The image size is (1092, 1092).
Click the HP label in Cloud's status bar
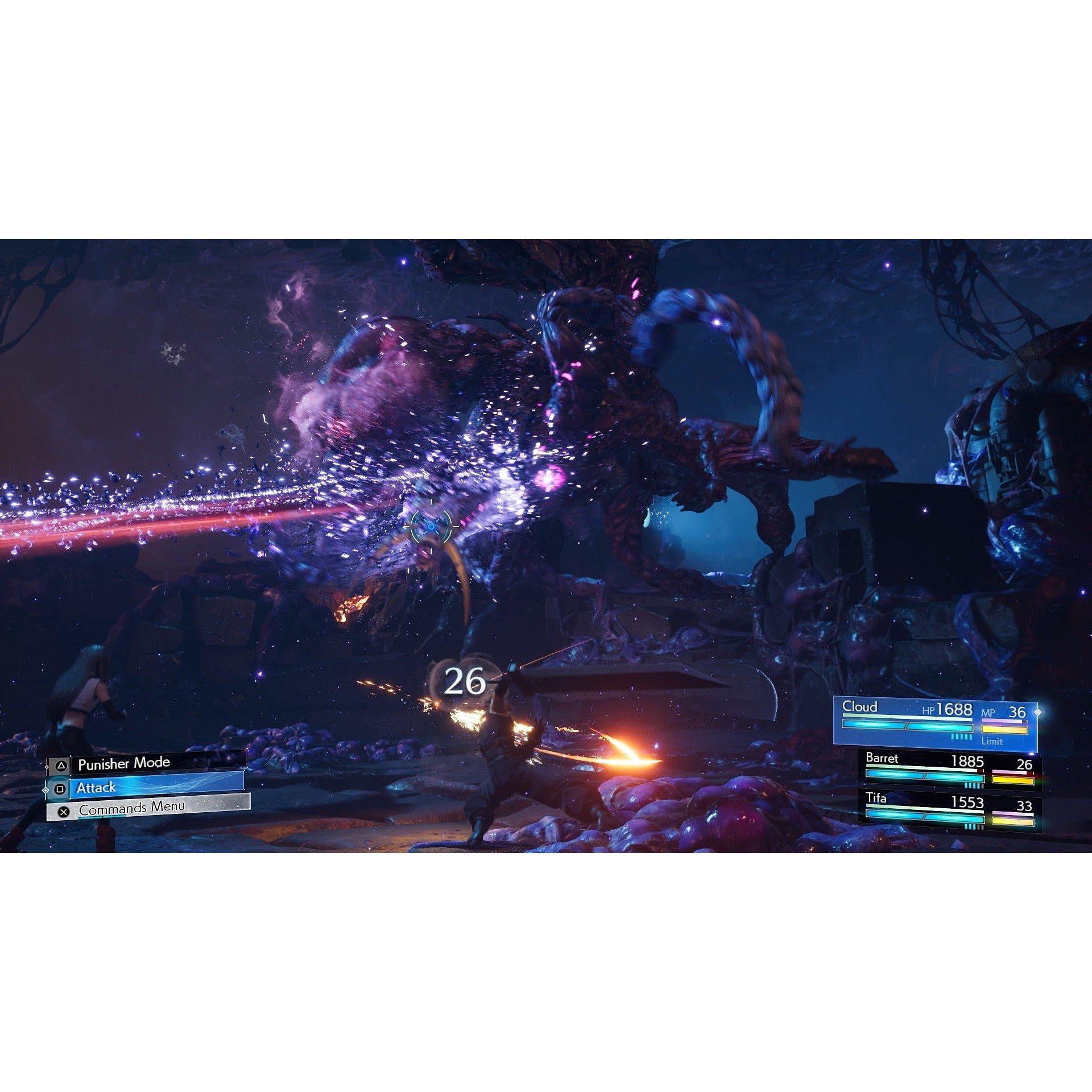click(x=928, y=711)
